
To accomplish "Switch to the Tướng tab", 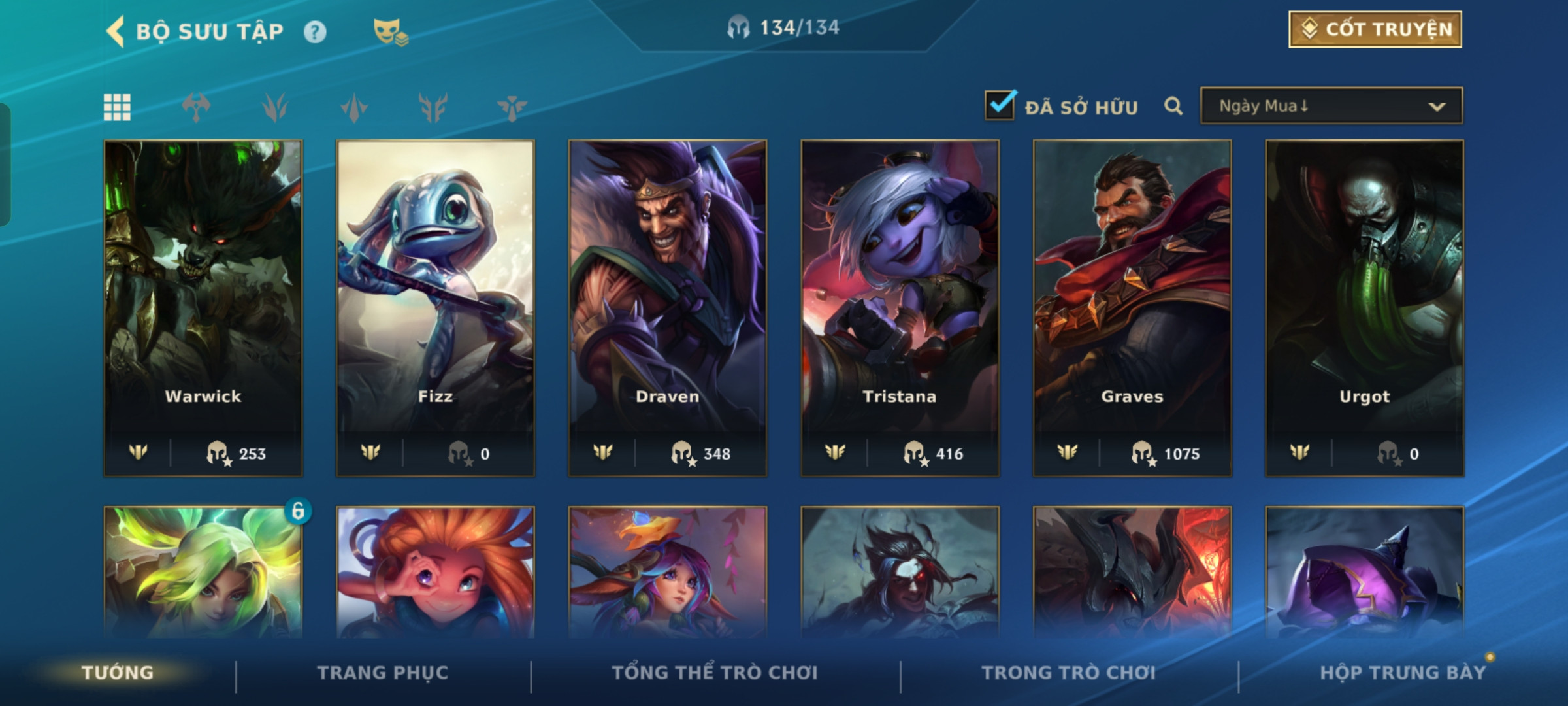I will point(118,673).
